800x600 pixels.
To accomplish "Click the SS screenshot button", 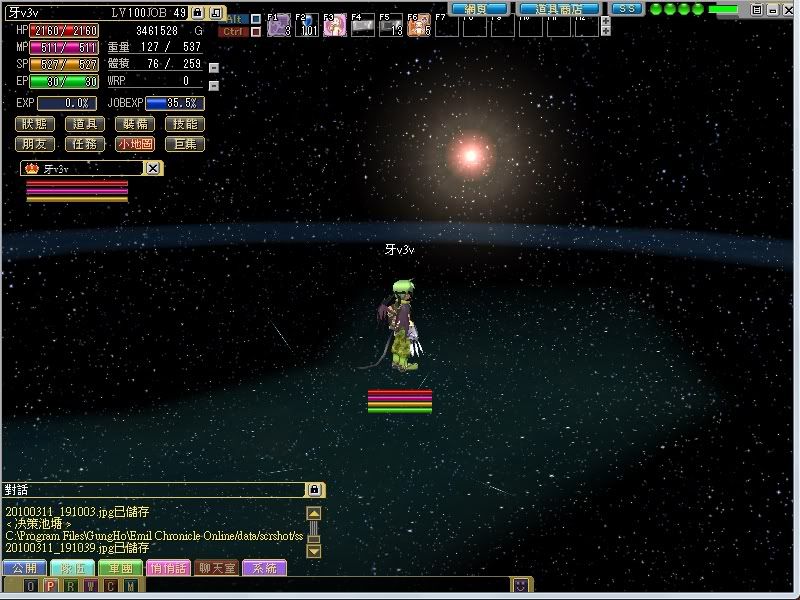I will [625, 8].
